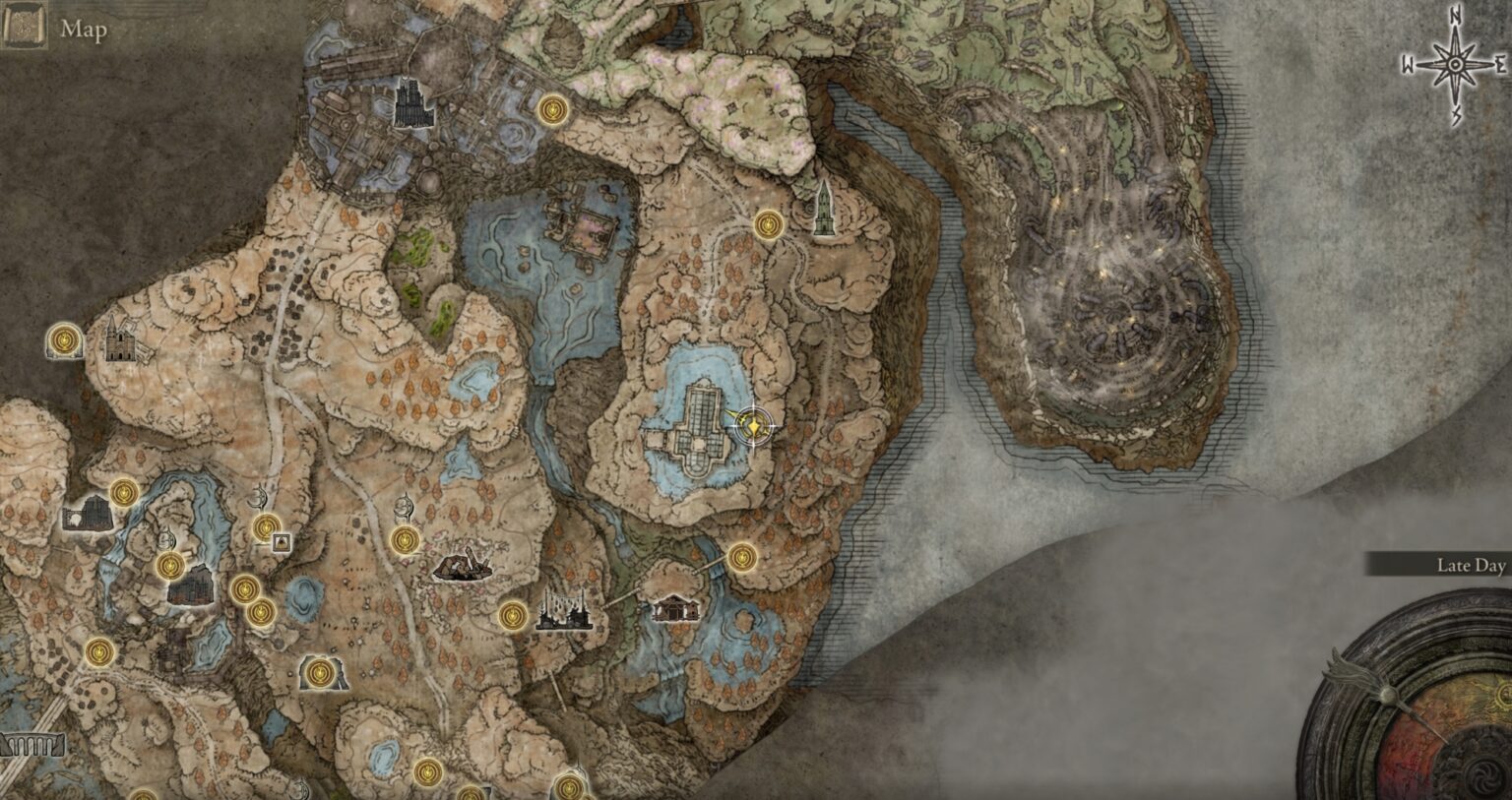Click the crescent-shaped item marker west of center
The height and width of the screenshot is (800, 1512).
[257, 498]
